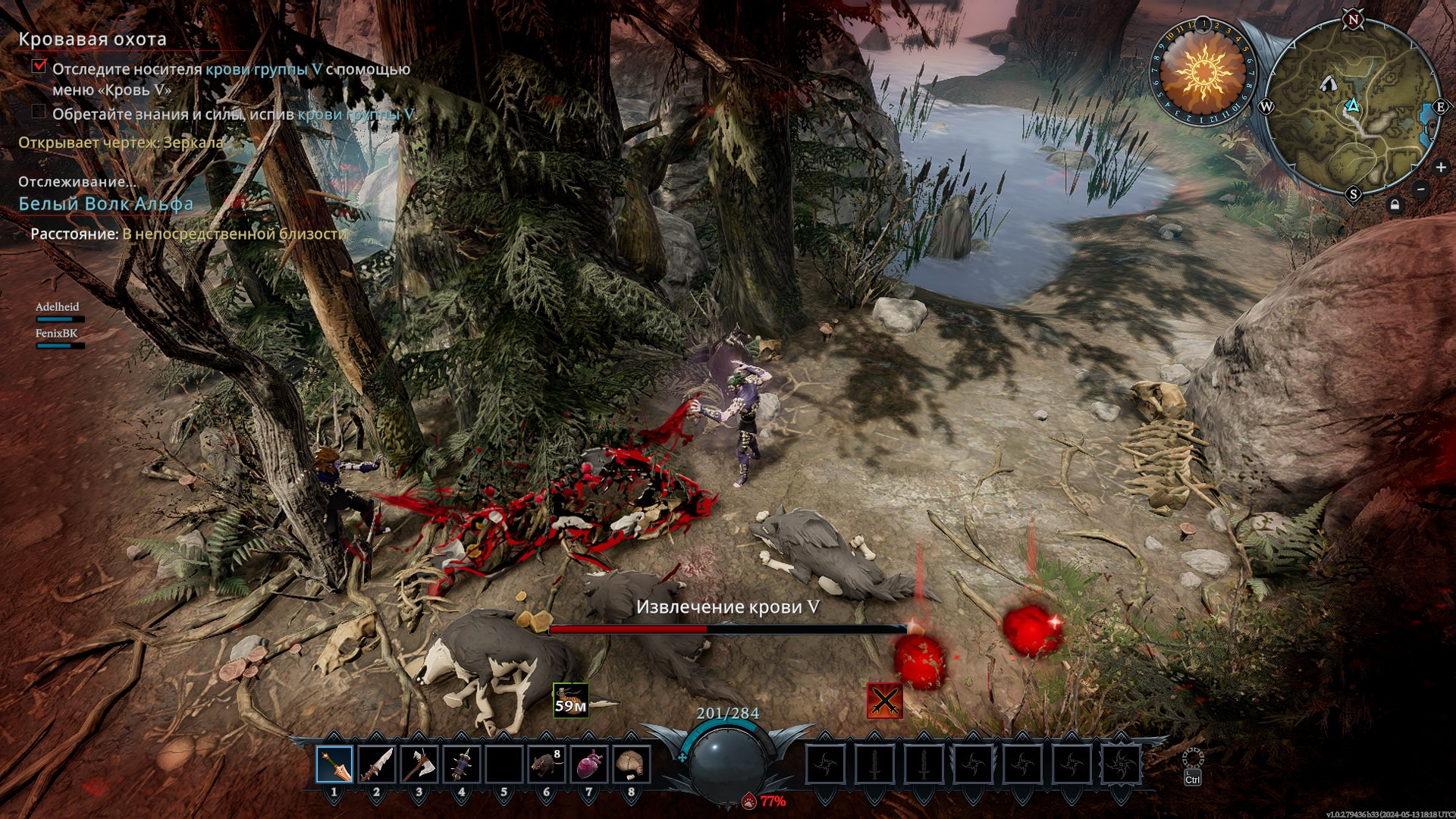Viewport: 1456px width, 819px height.
Task: Zoom out the minimap with minus button
Action: [x=1421, y=190]
